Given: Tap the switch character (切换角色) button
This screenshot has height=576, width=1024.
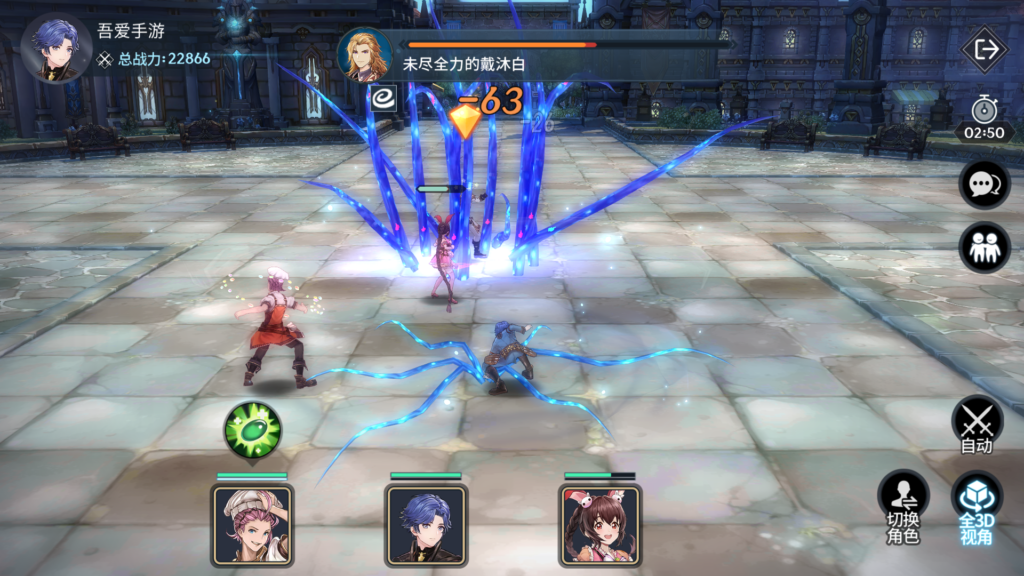Looking at the screenshot, I should pyautogui.click(x=903, y=508).
